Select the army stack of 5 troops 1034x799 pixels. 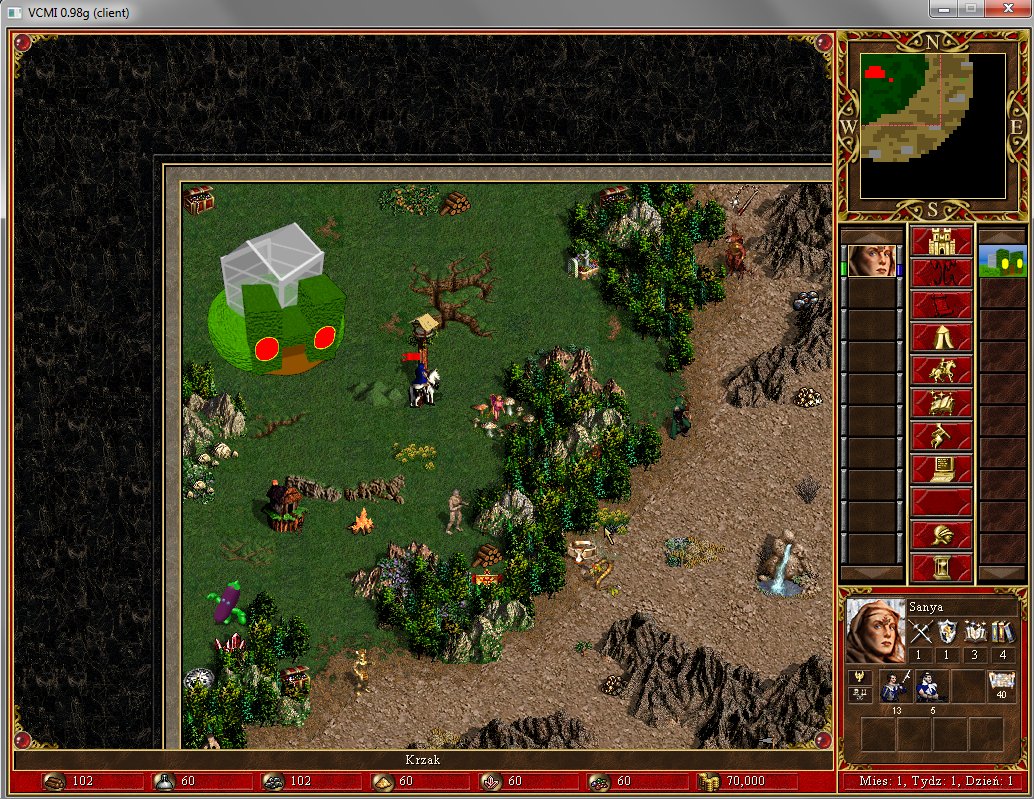tap(932, 687)
